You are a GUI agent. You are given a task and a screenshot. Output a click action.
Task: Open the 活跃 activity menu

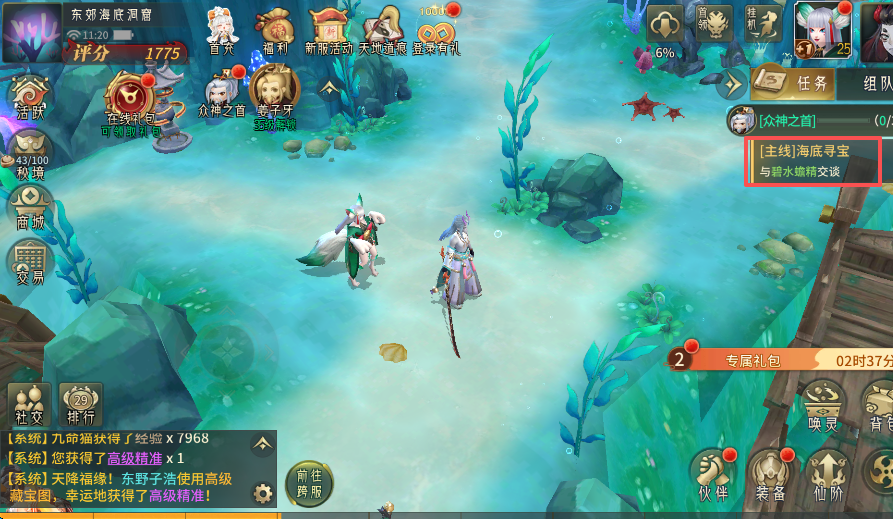click(29, 99)
